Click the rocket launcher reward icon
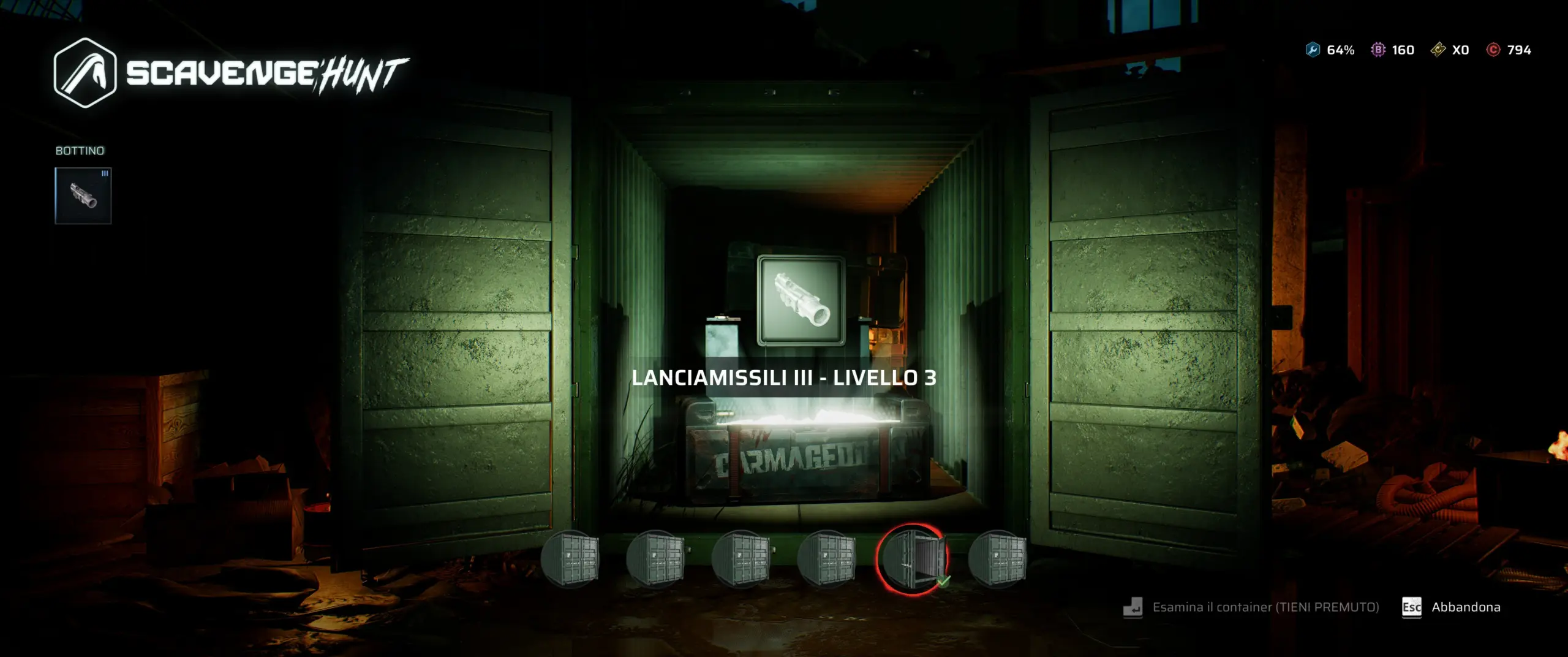Viewport: 1568px width, 657px height. click(x=801, y=301)
